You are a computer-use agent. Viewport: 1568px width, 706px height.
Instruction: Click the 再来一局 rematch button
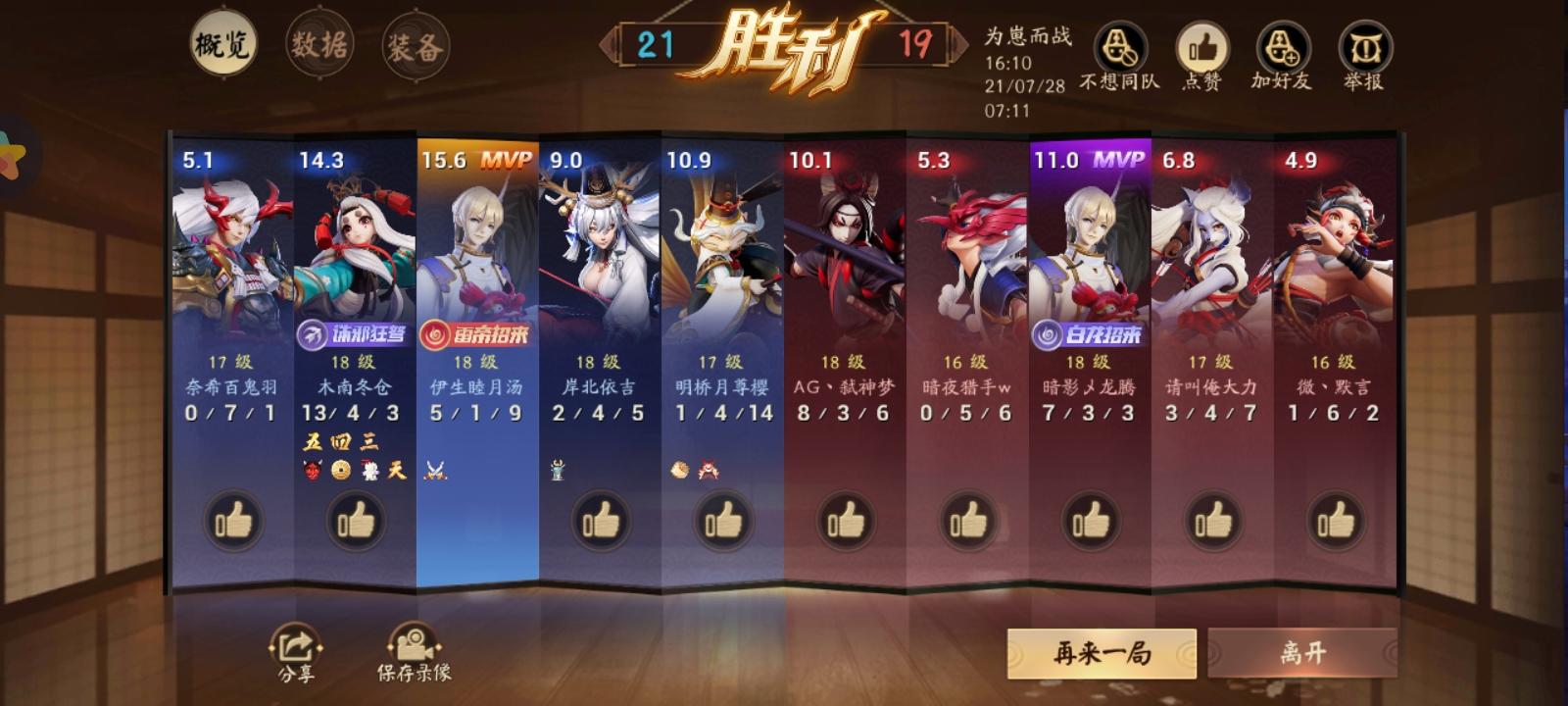[1100, 650]
